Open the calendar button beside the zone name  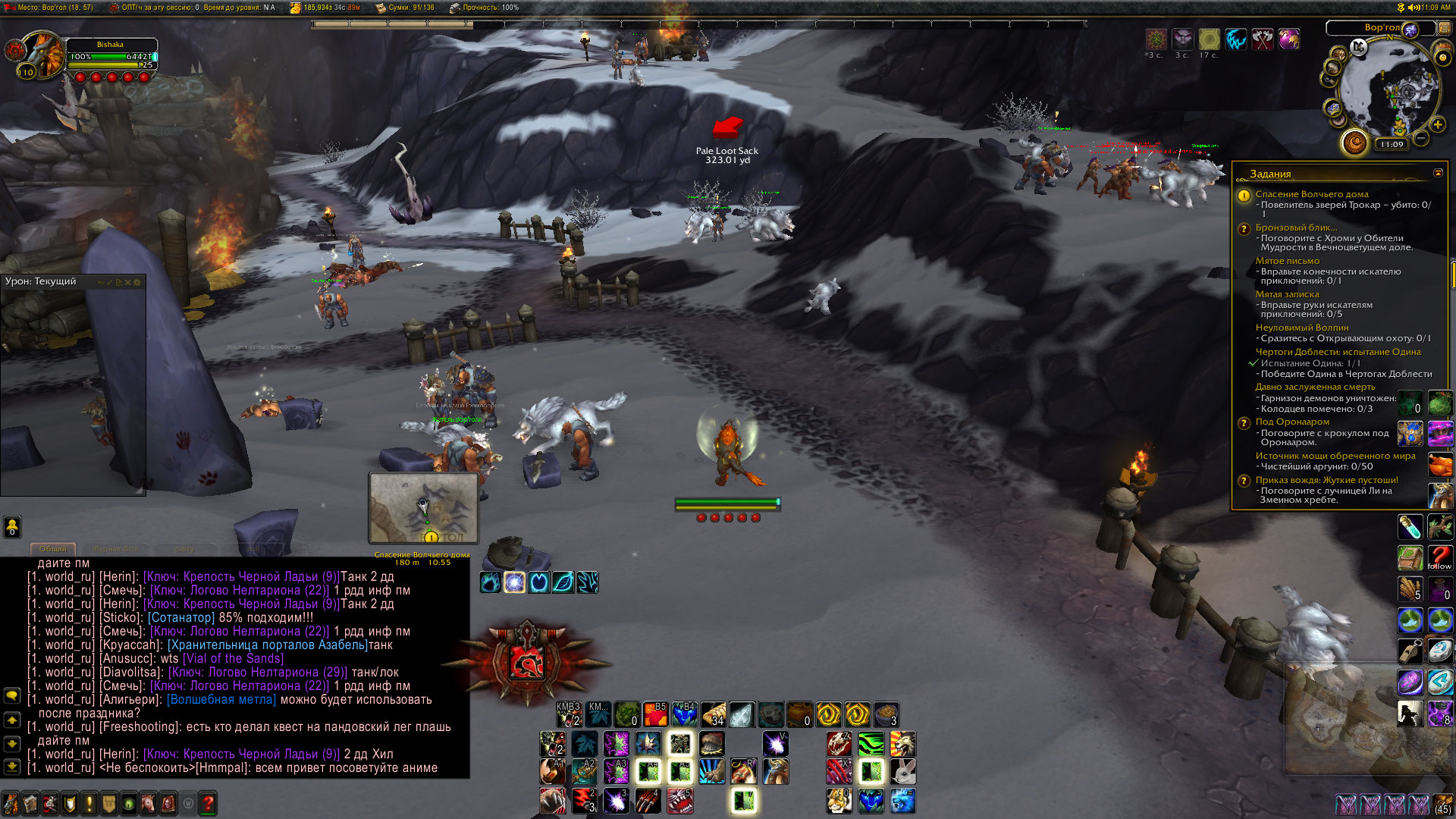(x=1445, y=29)
